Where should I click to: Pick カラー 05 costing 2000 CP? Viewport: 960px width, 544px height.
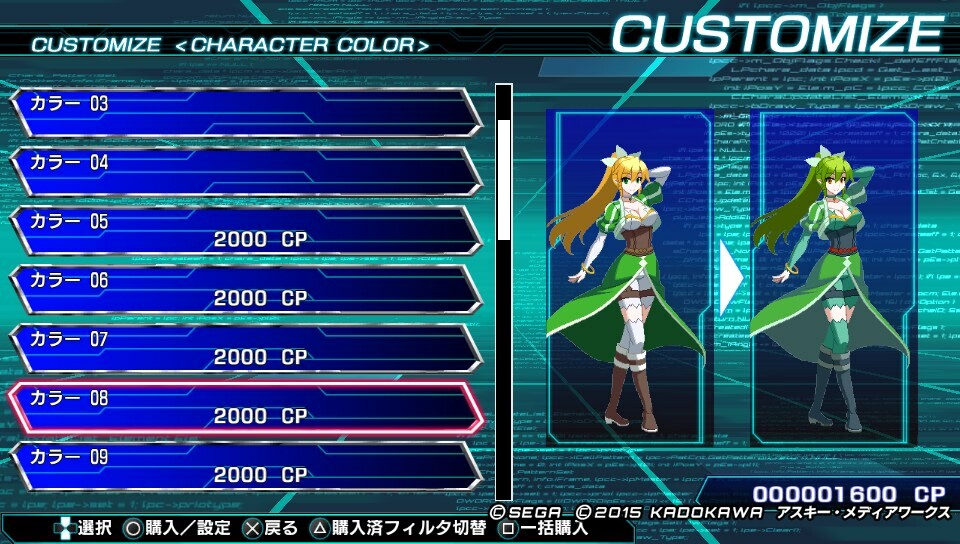tap(245, 230)
